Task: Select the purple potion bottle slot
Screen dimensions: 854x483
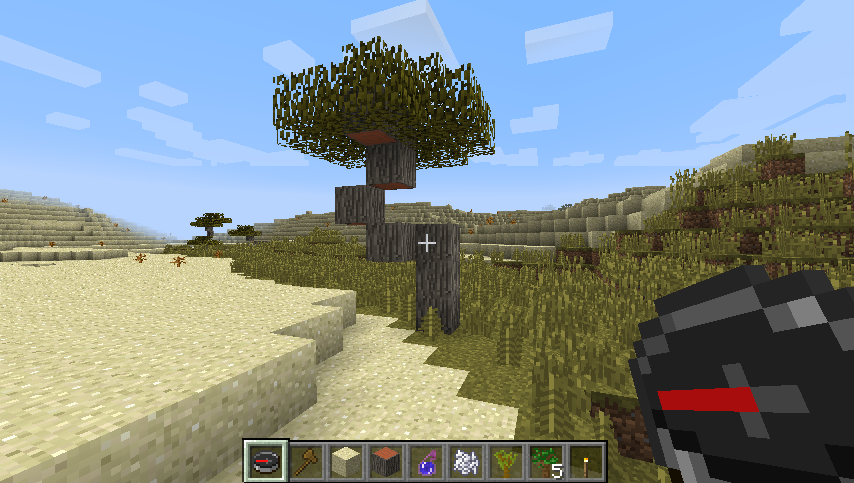Action: point(426,462)
